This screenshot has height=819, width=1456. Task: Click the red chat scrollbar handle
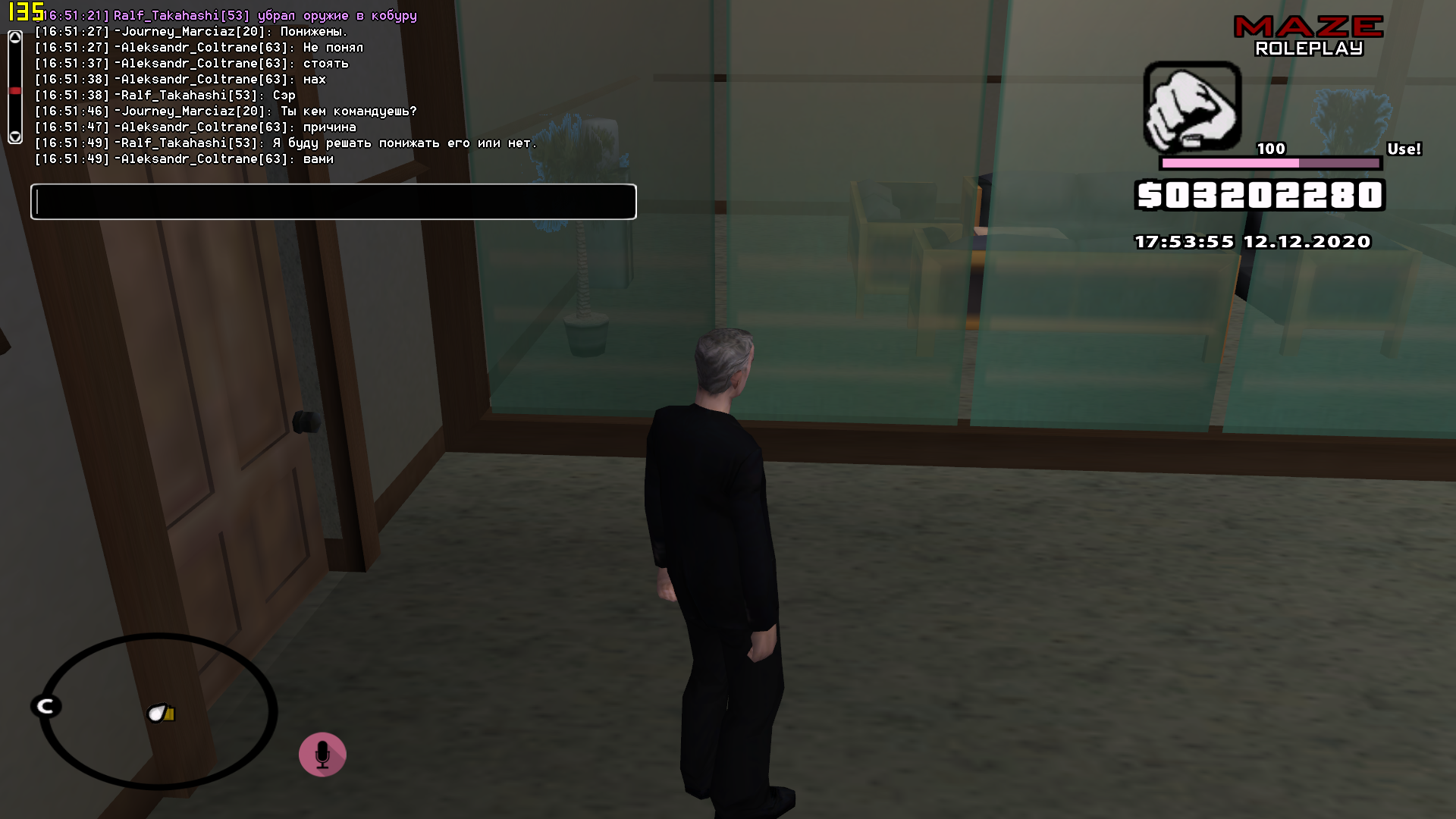(x=14, y=91)
